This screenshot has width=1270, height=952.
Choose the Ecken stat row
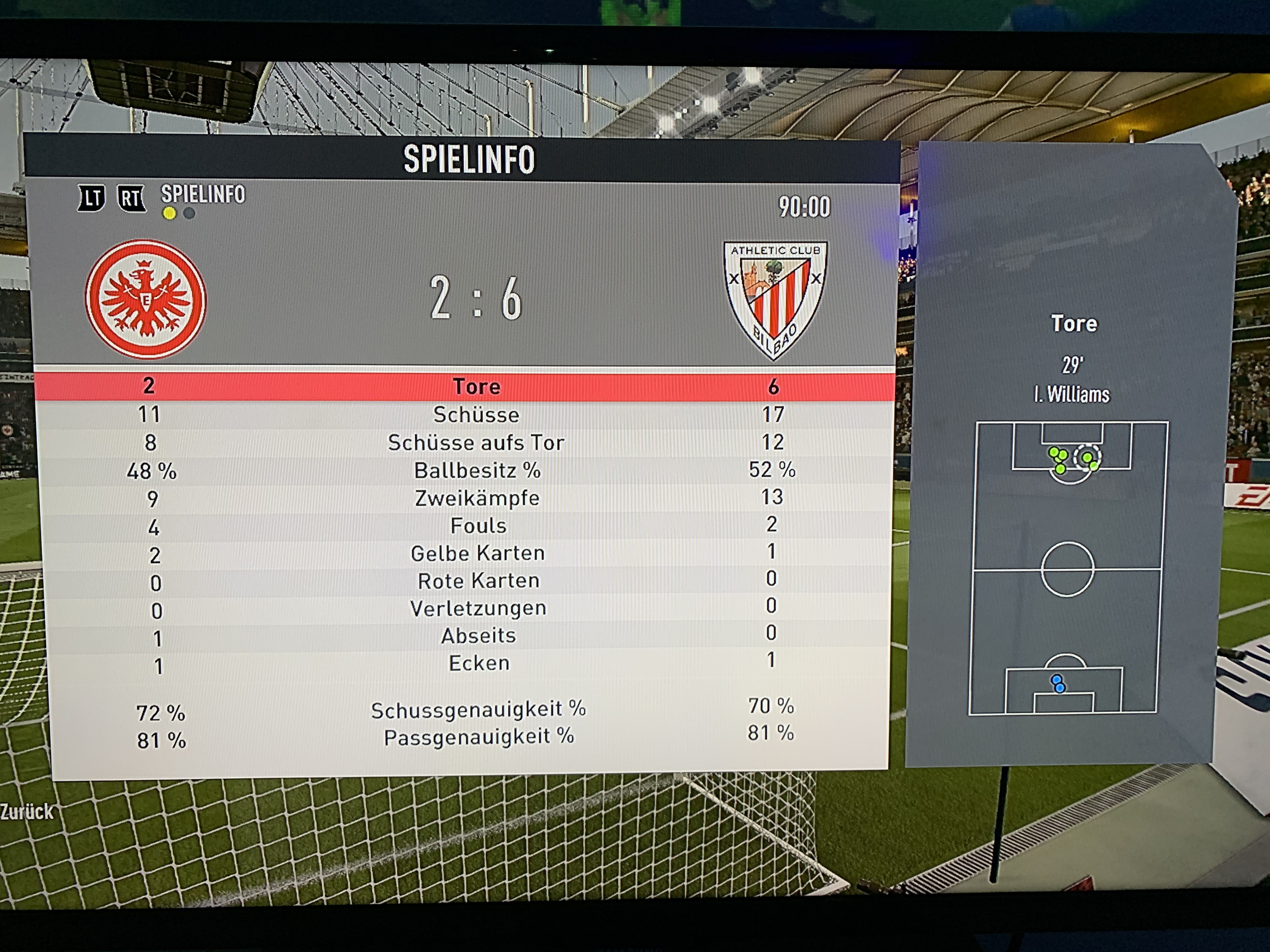[479, 663]
